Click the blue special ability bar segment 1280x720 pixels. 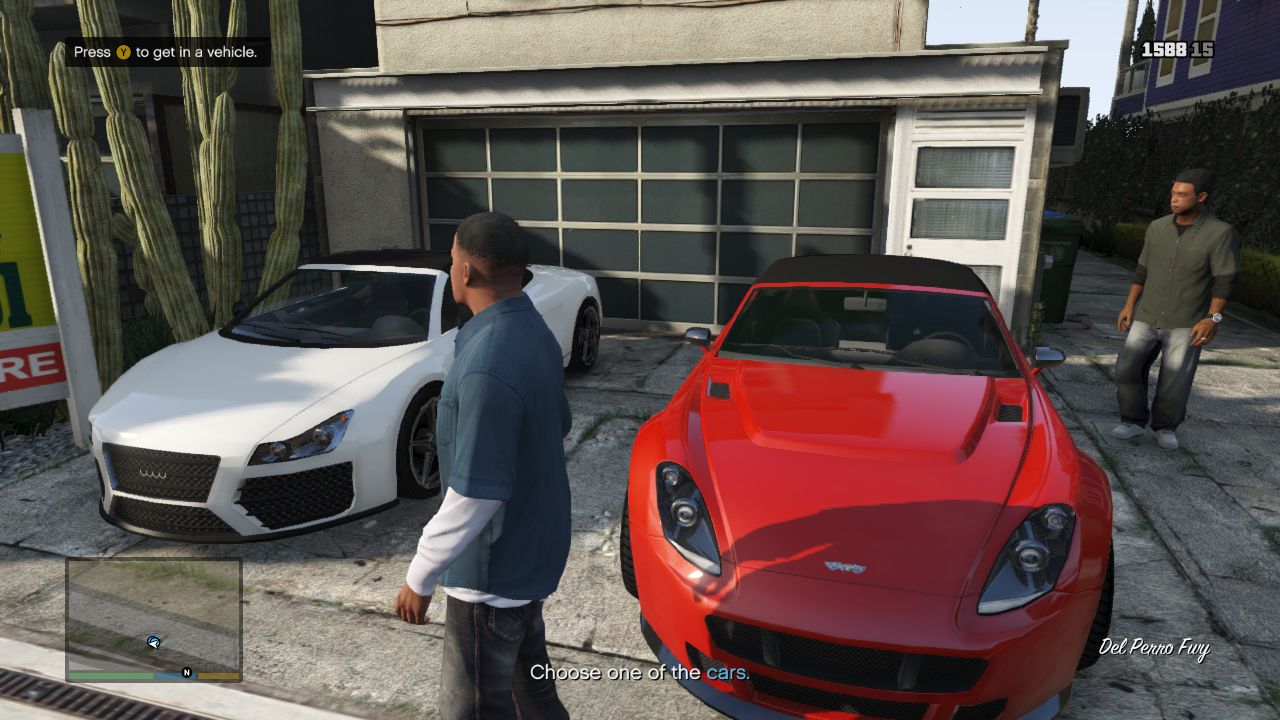[172, 674]
